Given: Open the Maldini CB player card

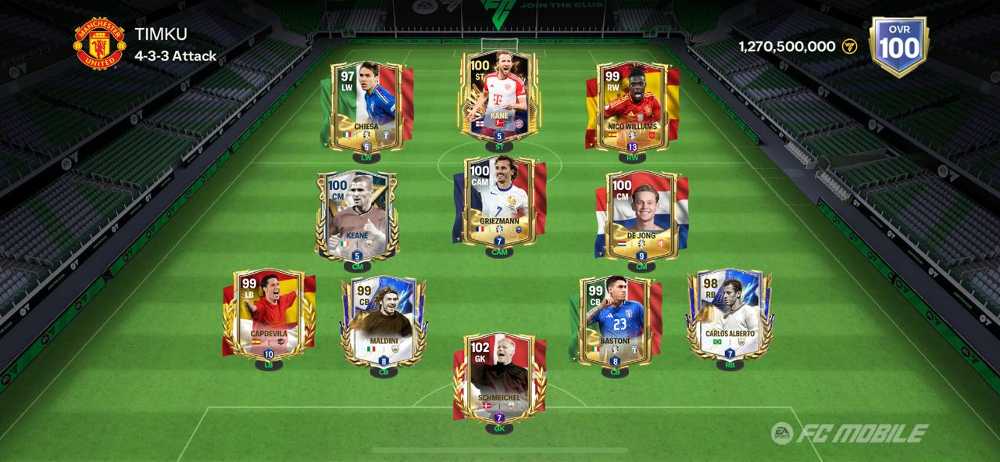Looking at the screenshot, I should (383, 321).
